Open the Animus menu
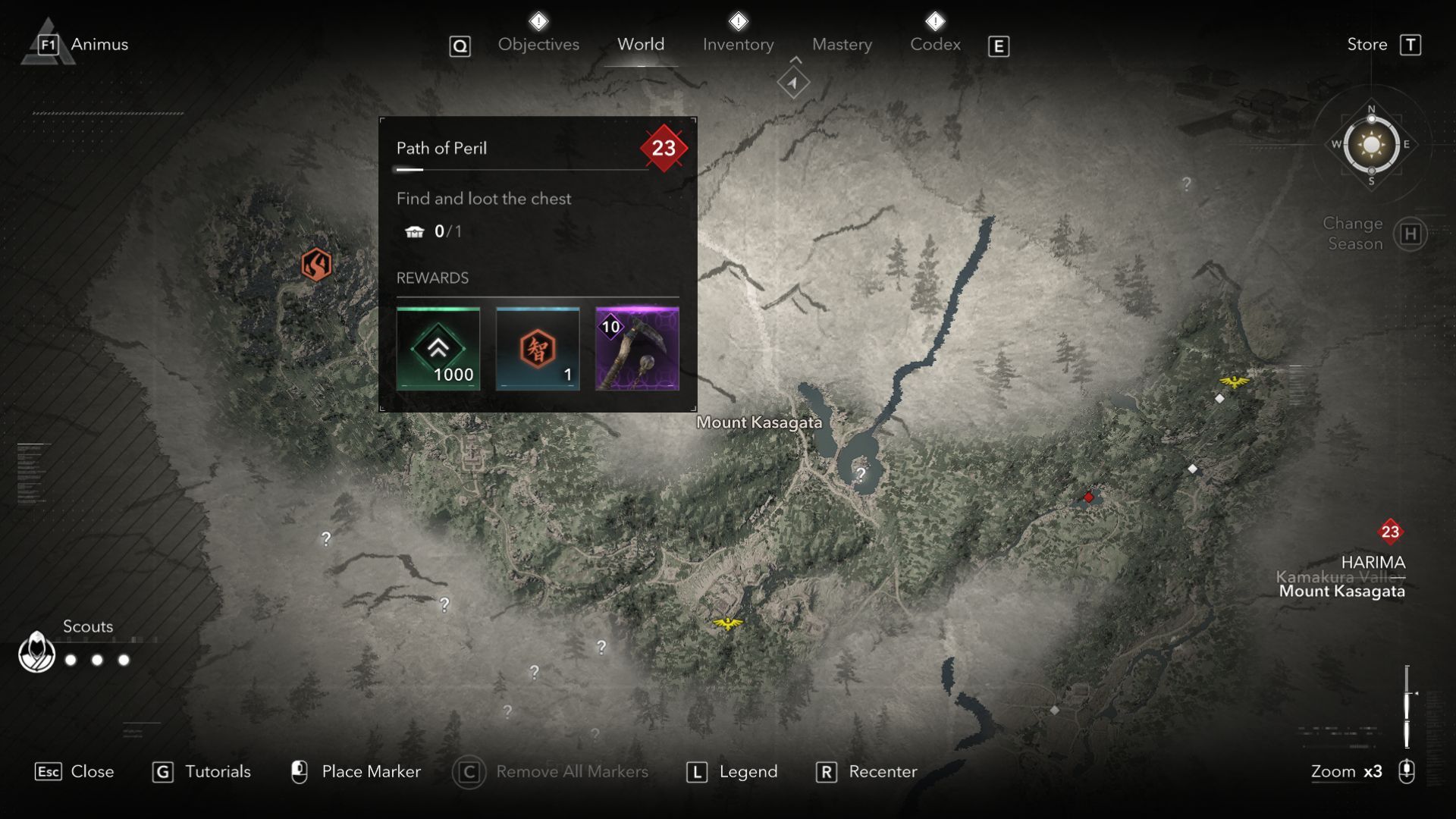Image resolution: width=1456 pixels, height=819 pixels. 99,44
